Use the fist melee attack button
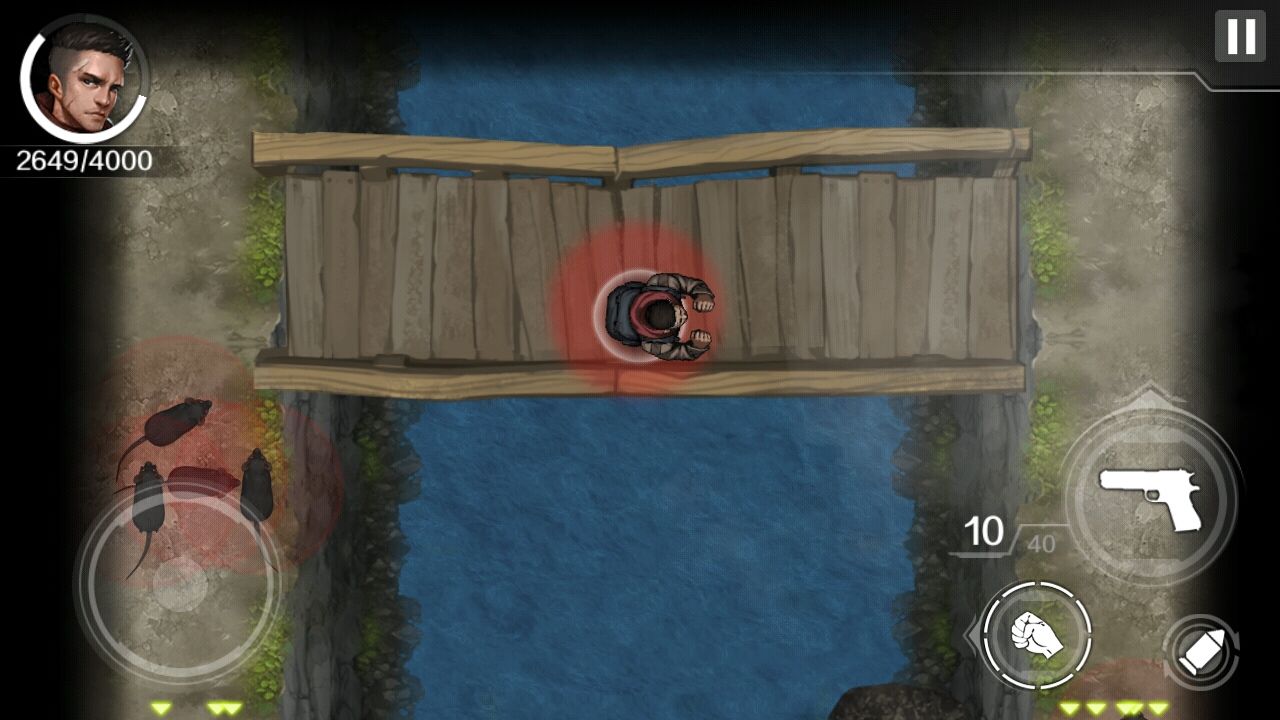The image size is (1280, 720). click(x=1036, y=635)
